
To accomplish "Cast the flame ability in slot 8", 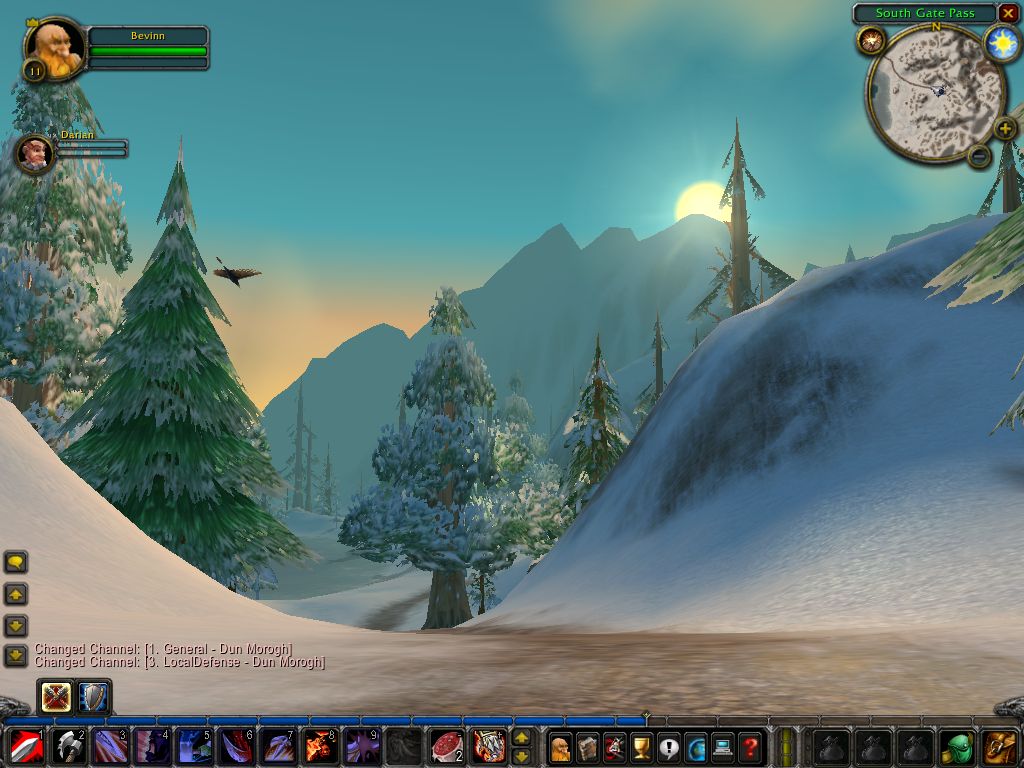I will [319, 746].
